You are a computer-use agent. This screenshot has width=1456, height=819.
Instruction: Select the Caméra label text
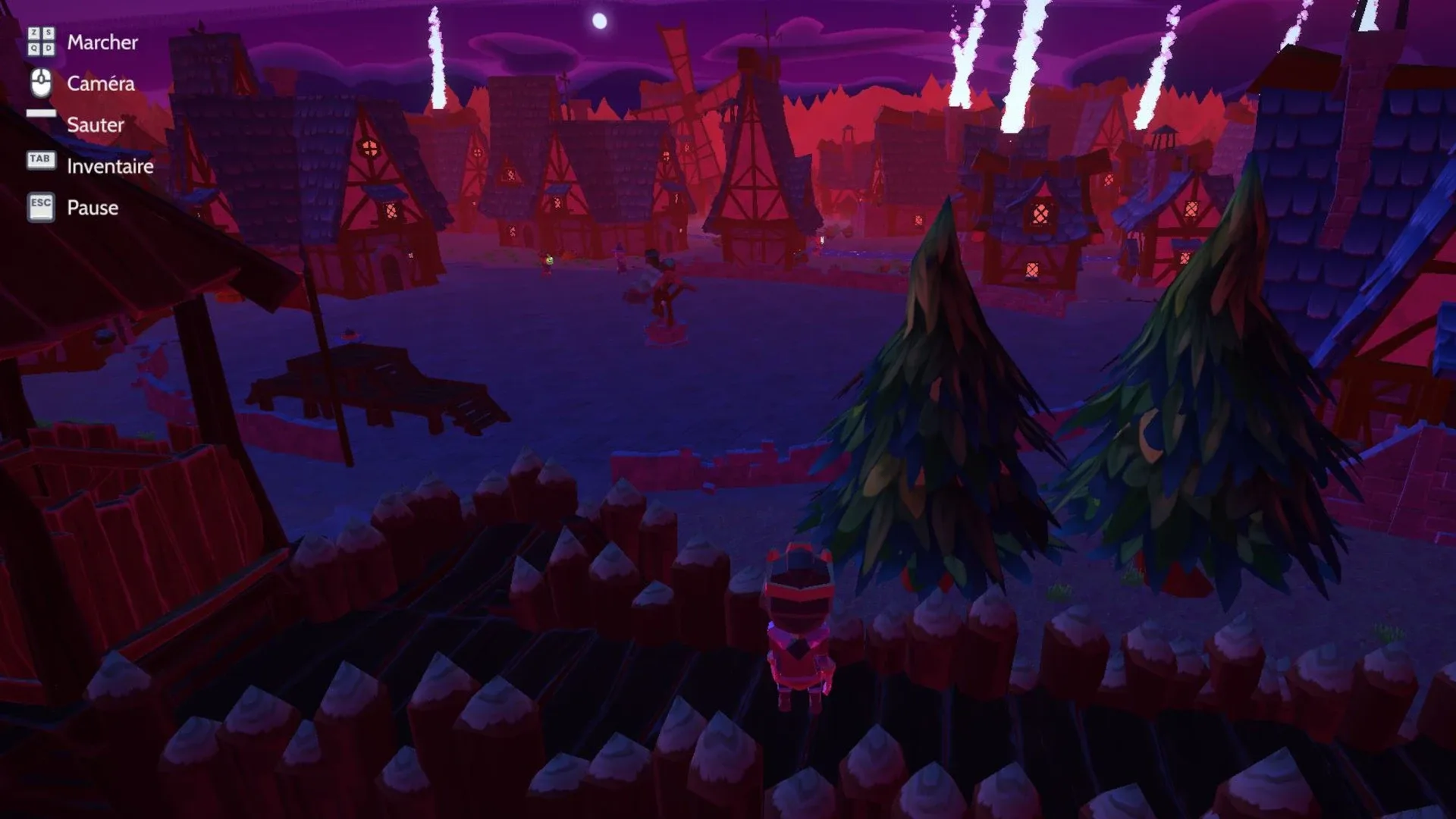pyautogui.click(x=101, y=84)
